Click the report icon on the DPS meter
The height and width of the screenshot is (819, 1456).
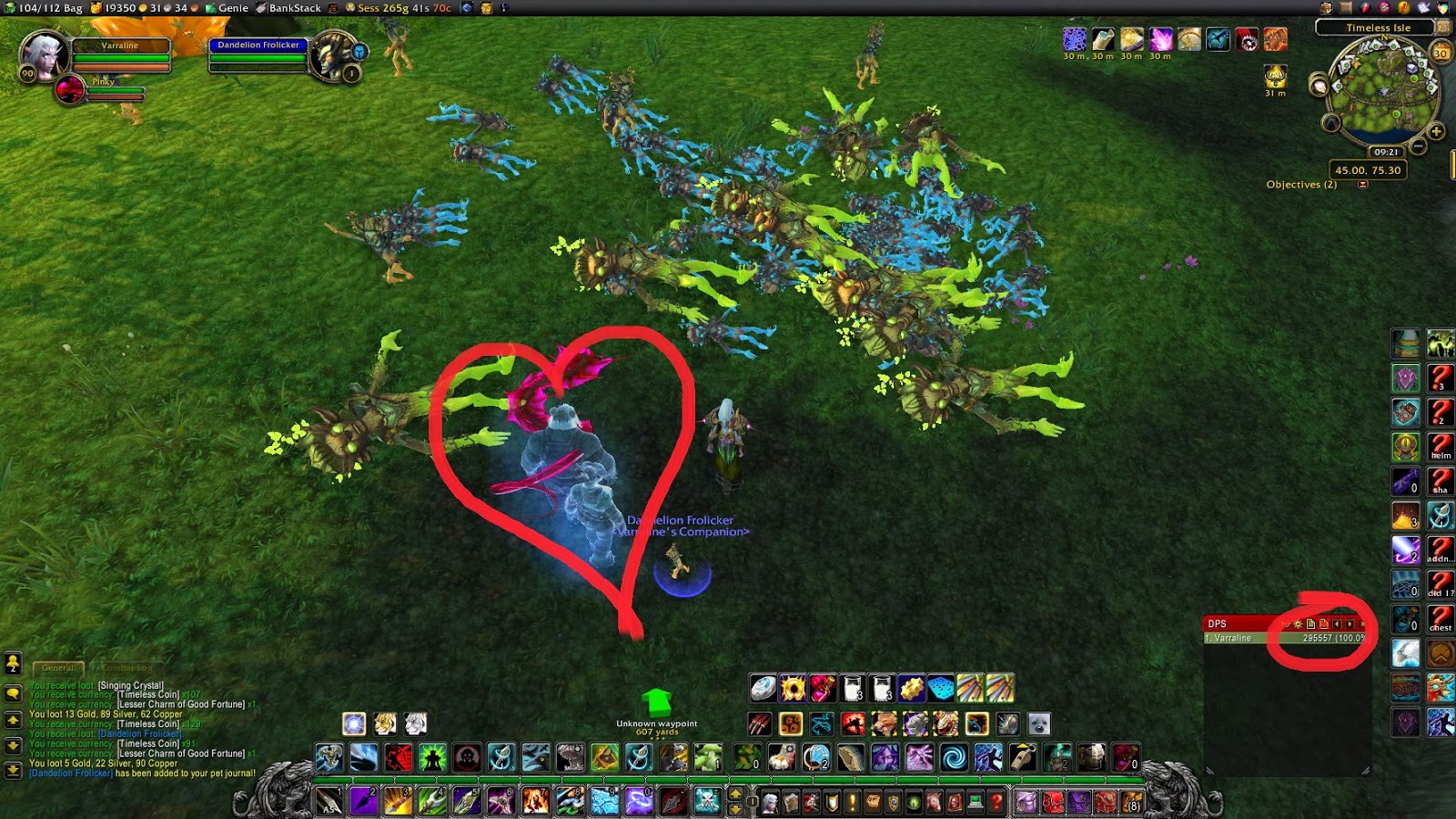(1311, 624)
